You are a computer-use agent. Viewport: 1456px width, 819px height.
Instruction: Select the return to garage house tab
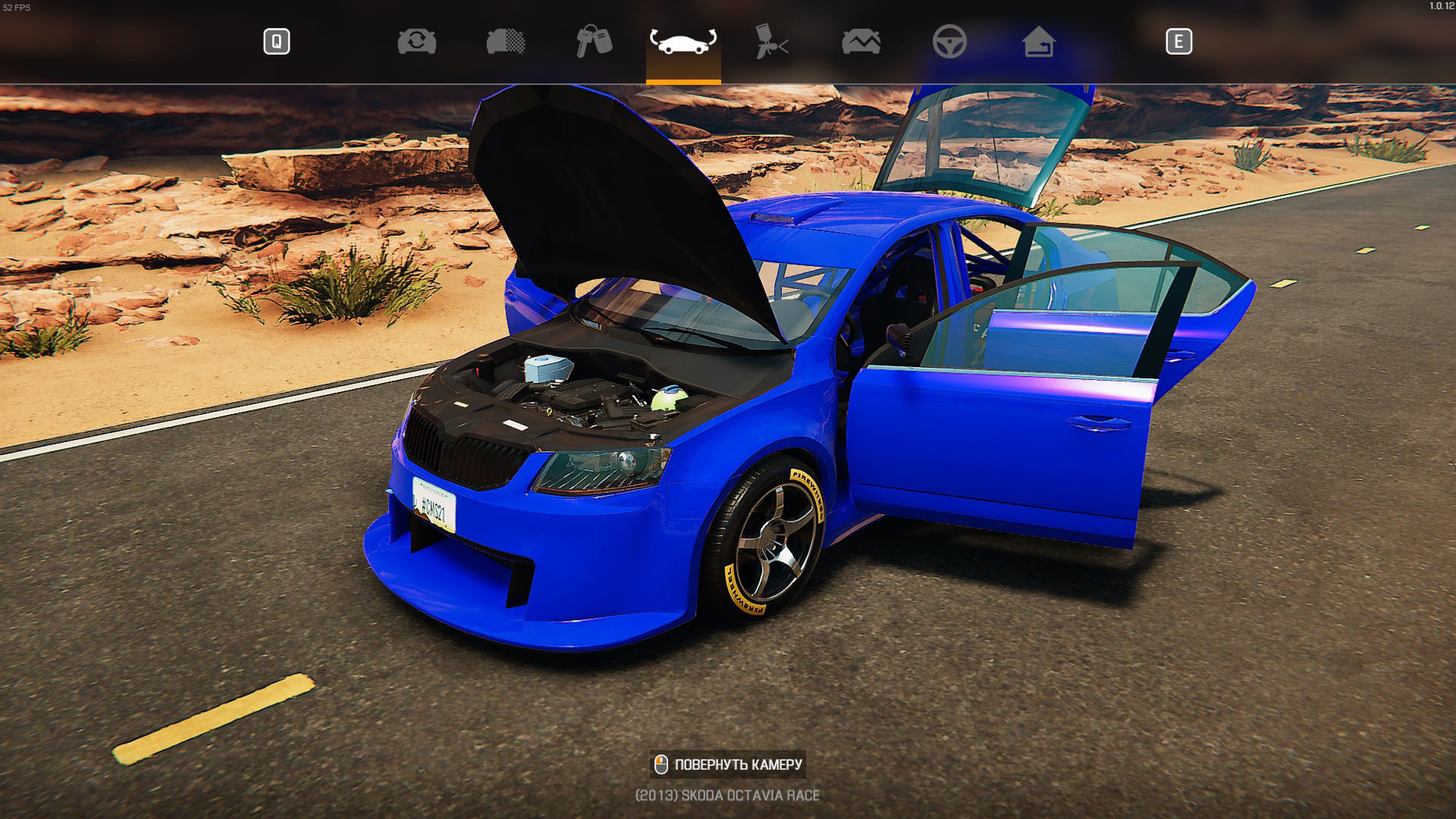coord(1039,41)
